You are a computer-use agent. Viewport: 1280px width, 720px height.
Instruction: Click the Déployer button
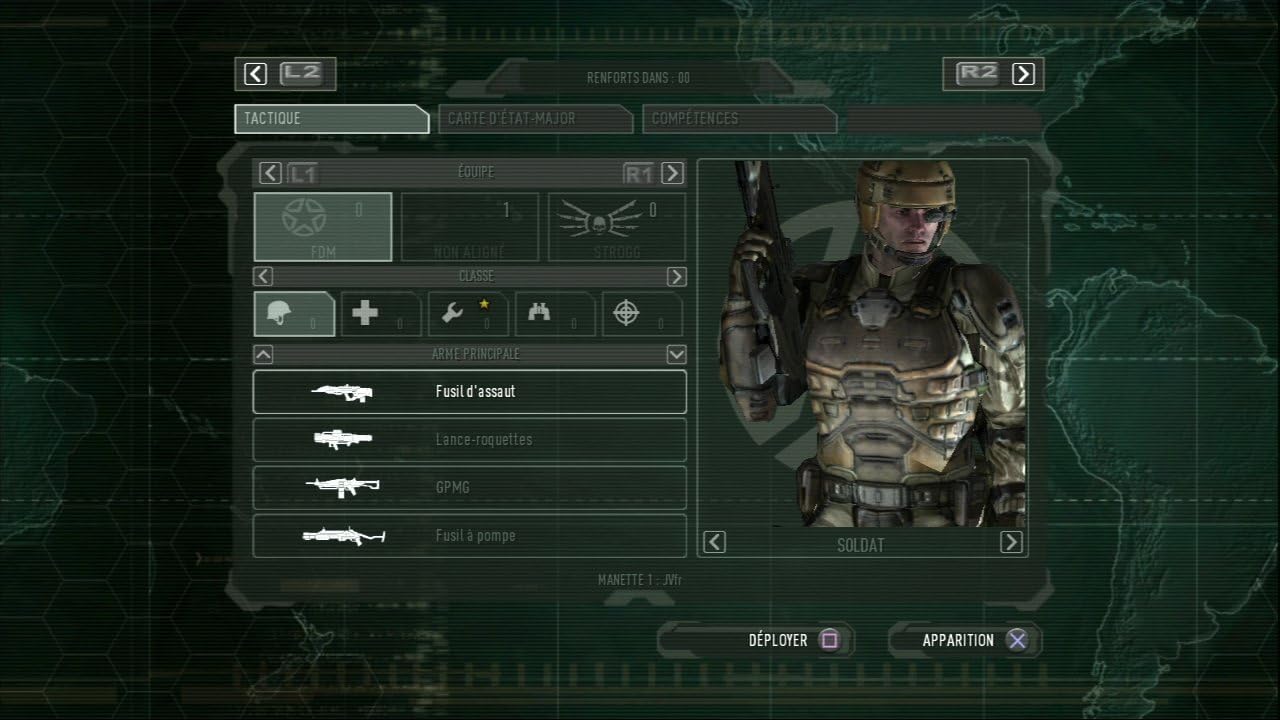(793, 640)
